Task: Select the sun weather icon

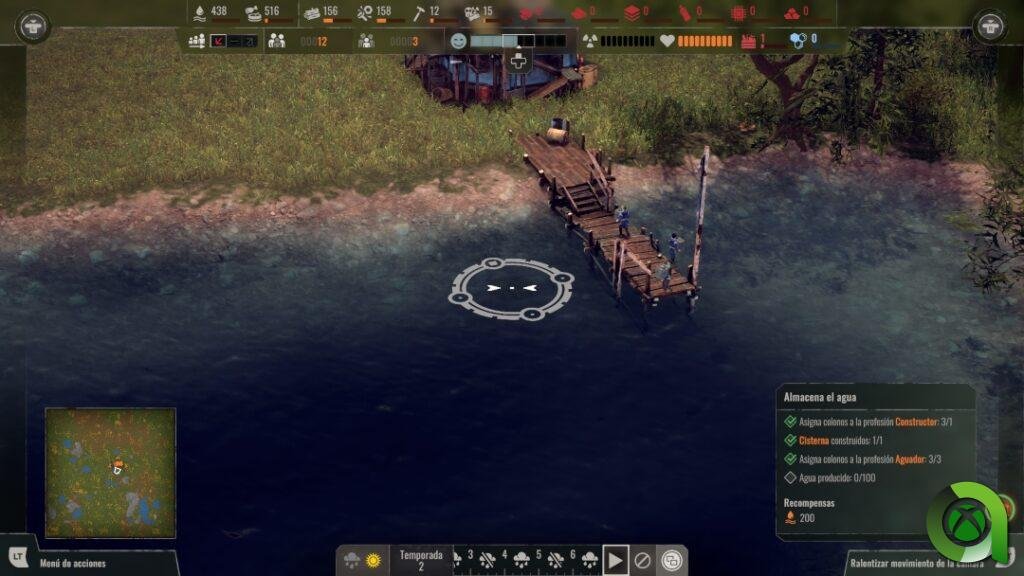Action: [373, 561]
